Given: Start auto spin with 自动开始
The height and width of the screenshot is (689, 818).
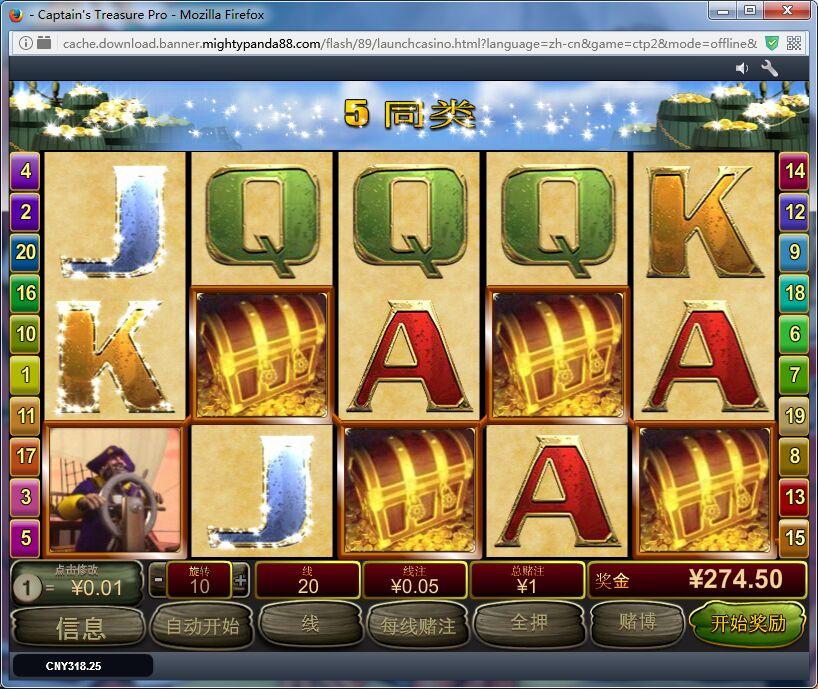Looking at the screenshot, I should [x=202, y=626].
